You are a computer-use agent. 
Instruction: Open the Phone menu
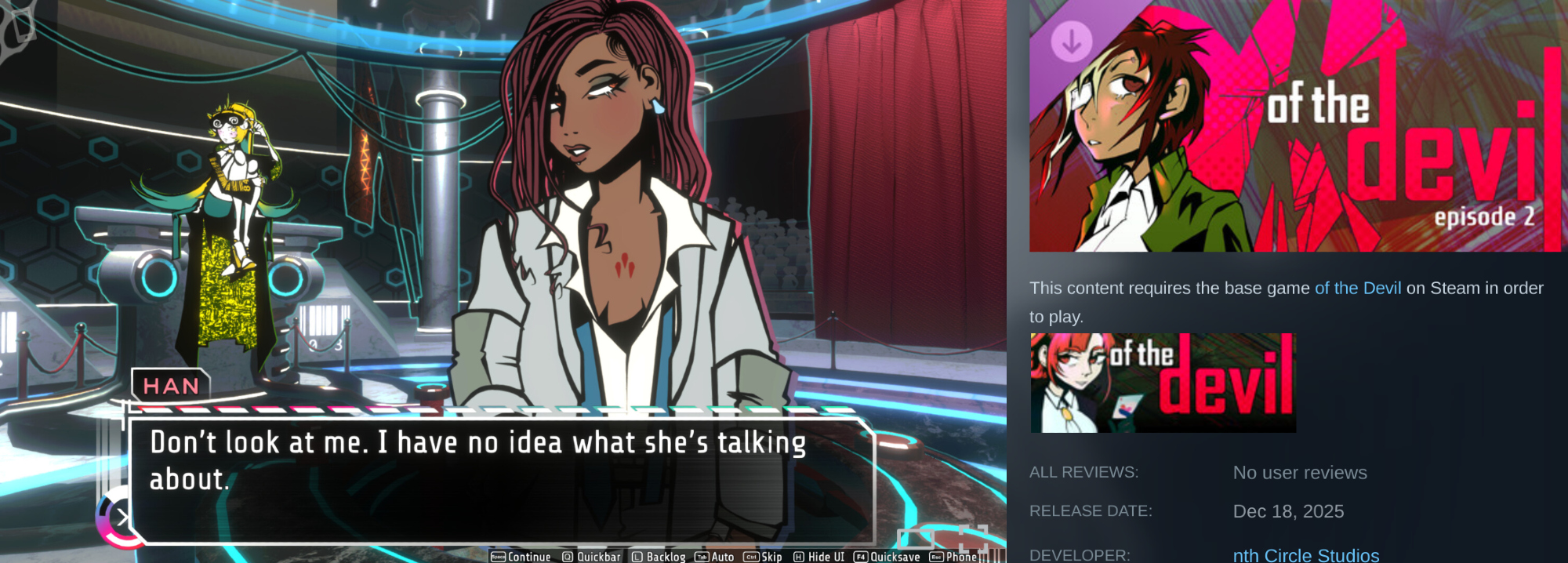953,557
